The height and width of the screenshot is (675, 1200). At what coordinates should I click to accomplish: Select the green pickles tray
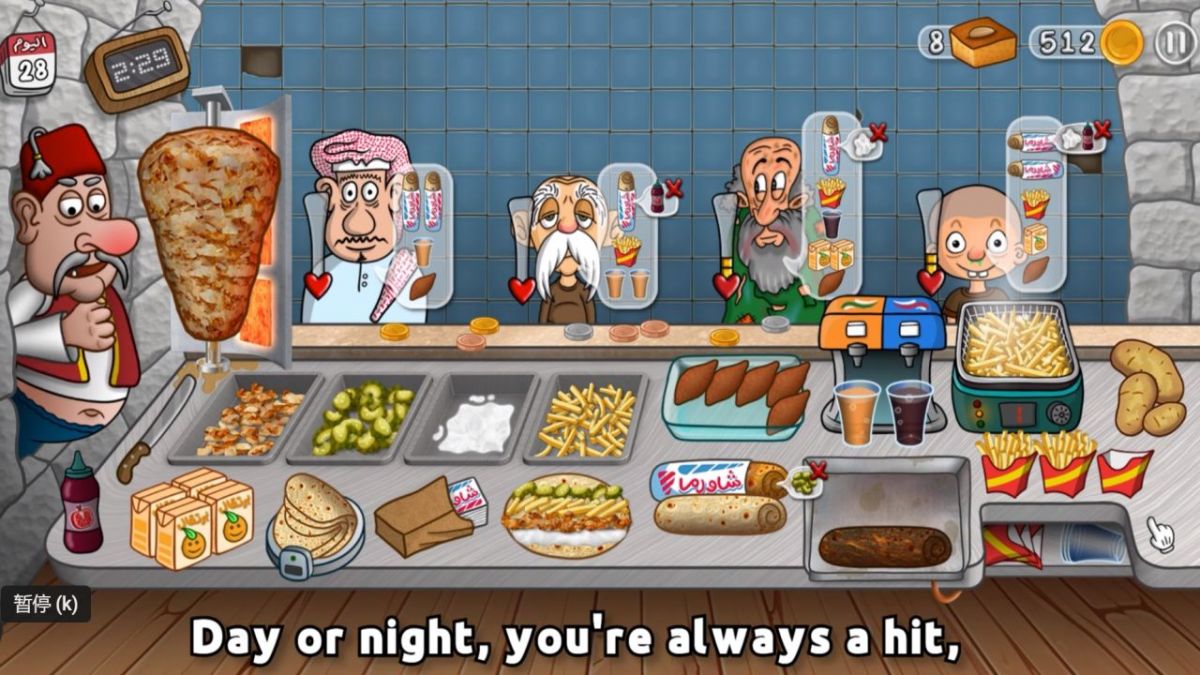(362, 418)
